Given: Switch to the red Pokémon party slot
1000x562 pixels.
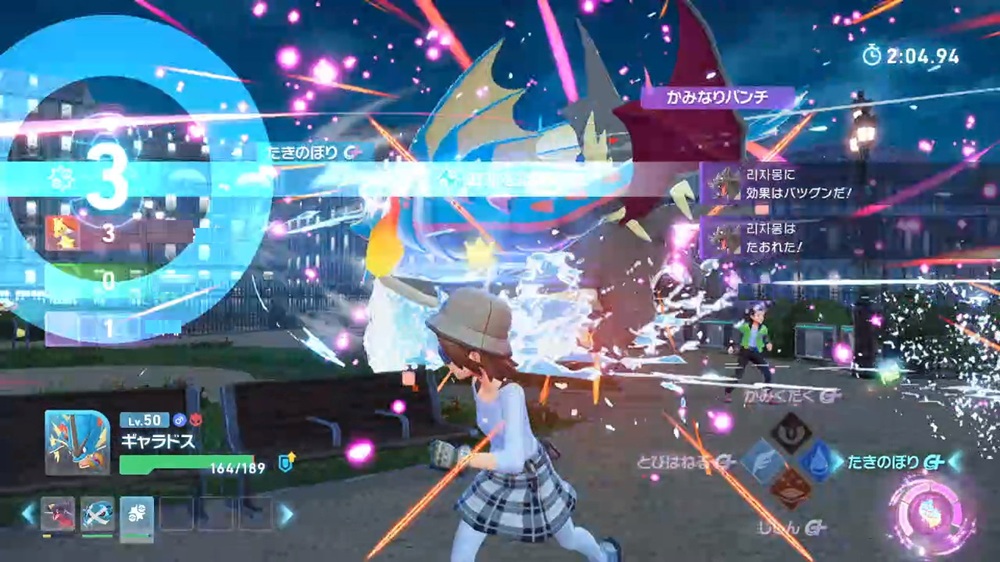Looking at the screenshot, I should coord(58,514).
